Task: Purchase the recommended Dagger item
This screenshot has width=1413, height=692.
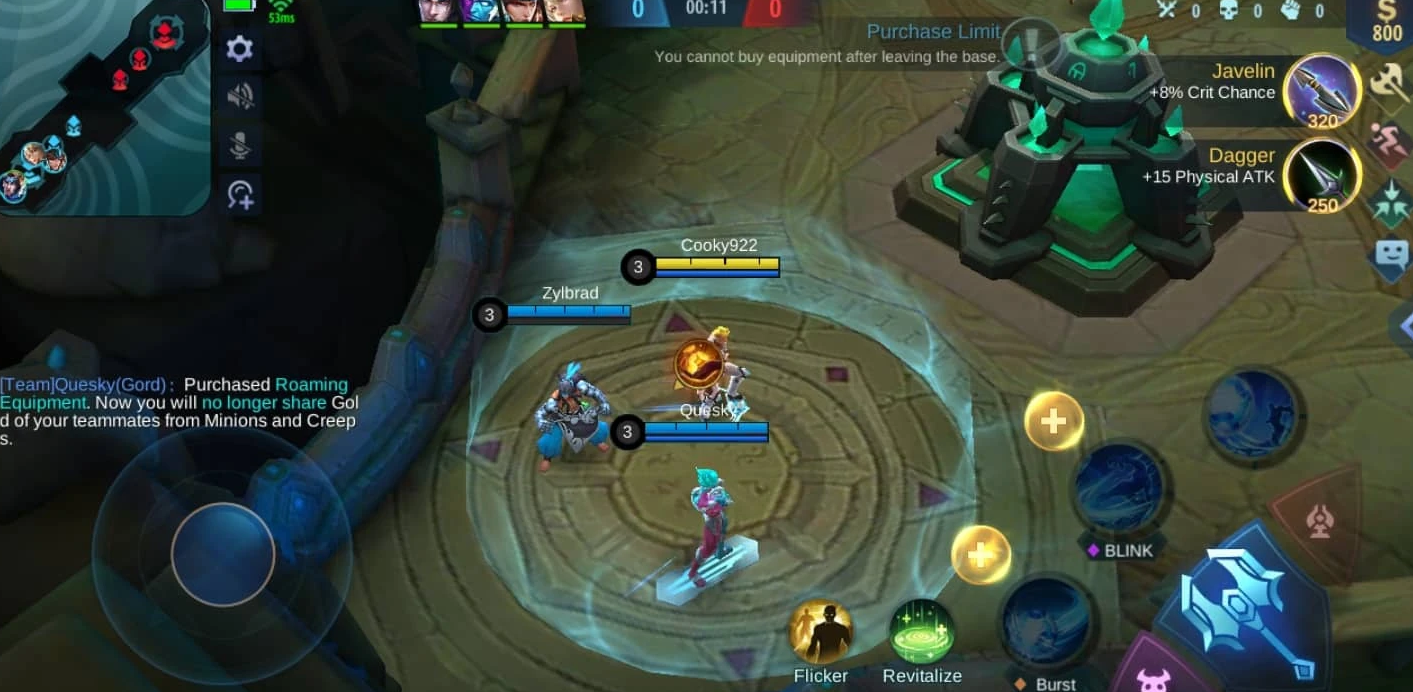Action: (1321, 176)
